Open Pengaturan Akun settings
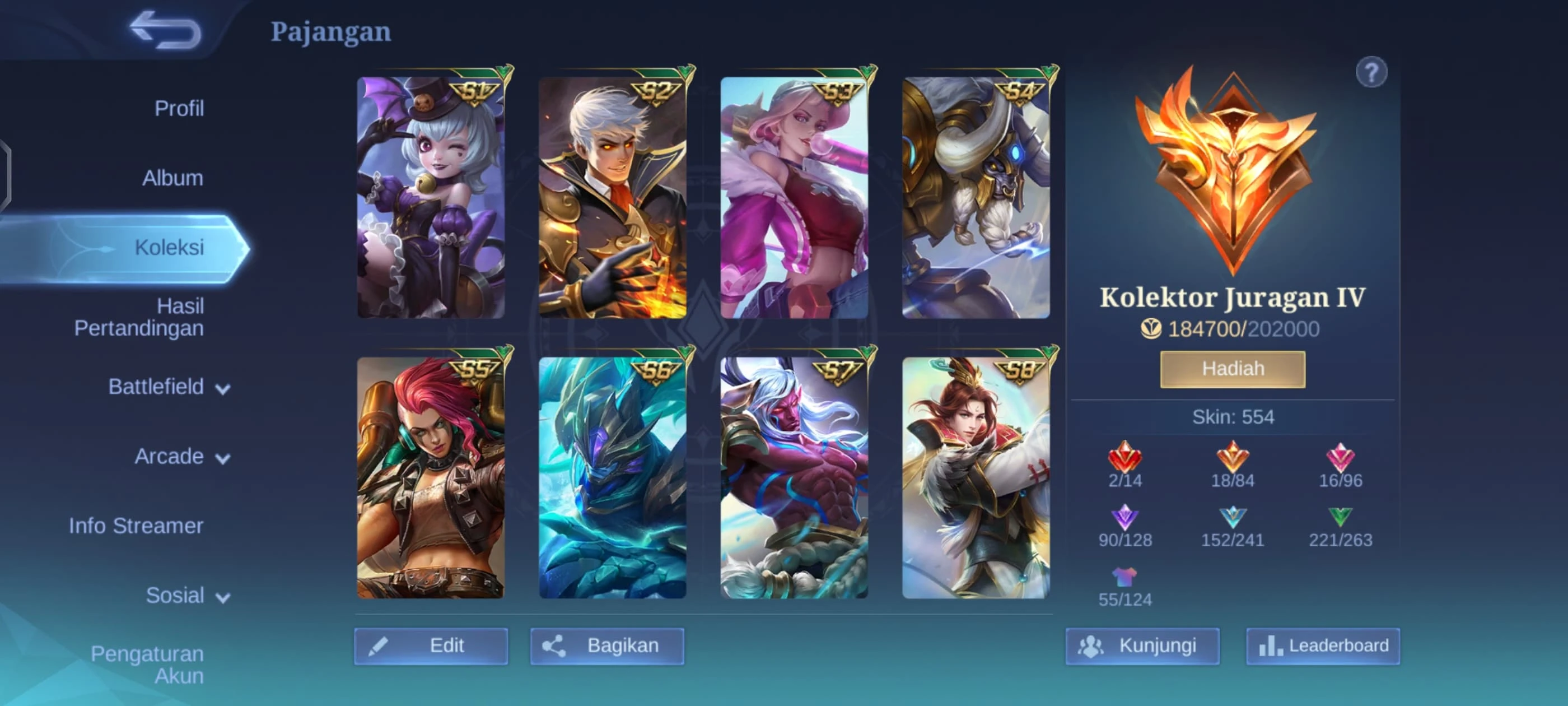 click(x=147, y=665)
